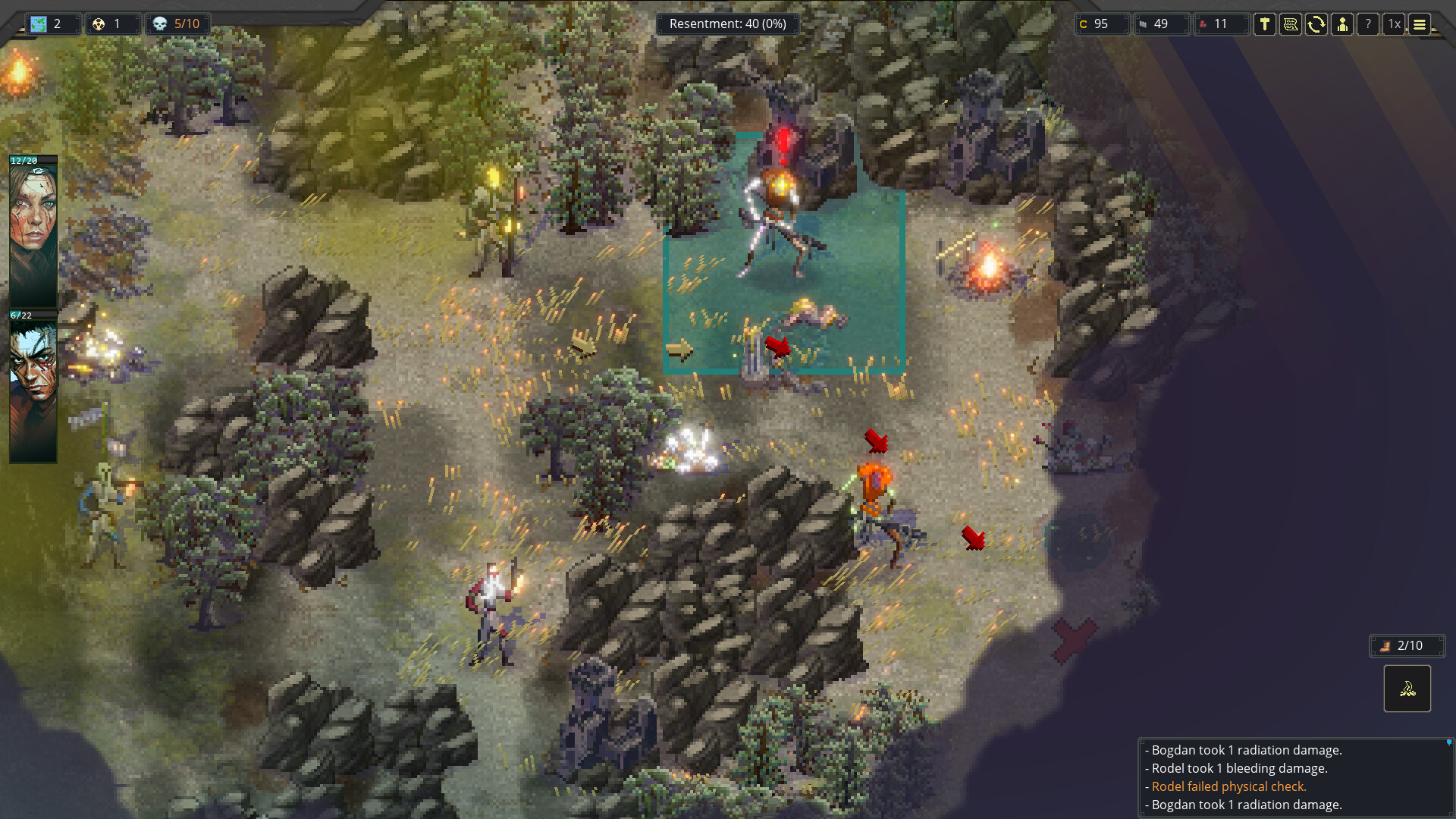The width and height of the screenshot is (1456, 819).
Task: Click the 12/20 health bar
Action: point(33,160)
